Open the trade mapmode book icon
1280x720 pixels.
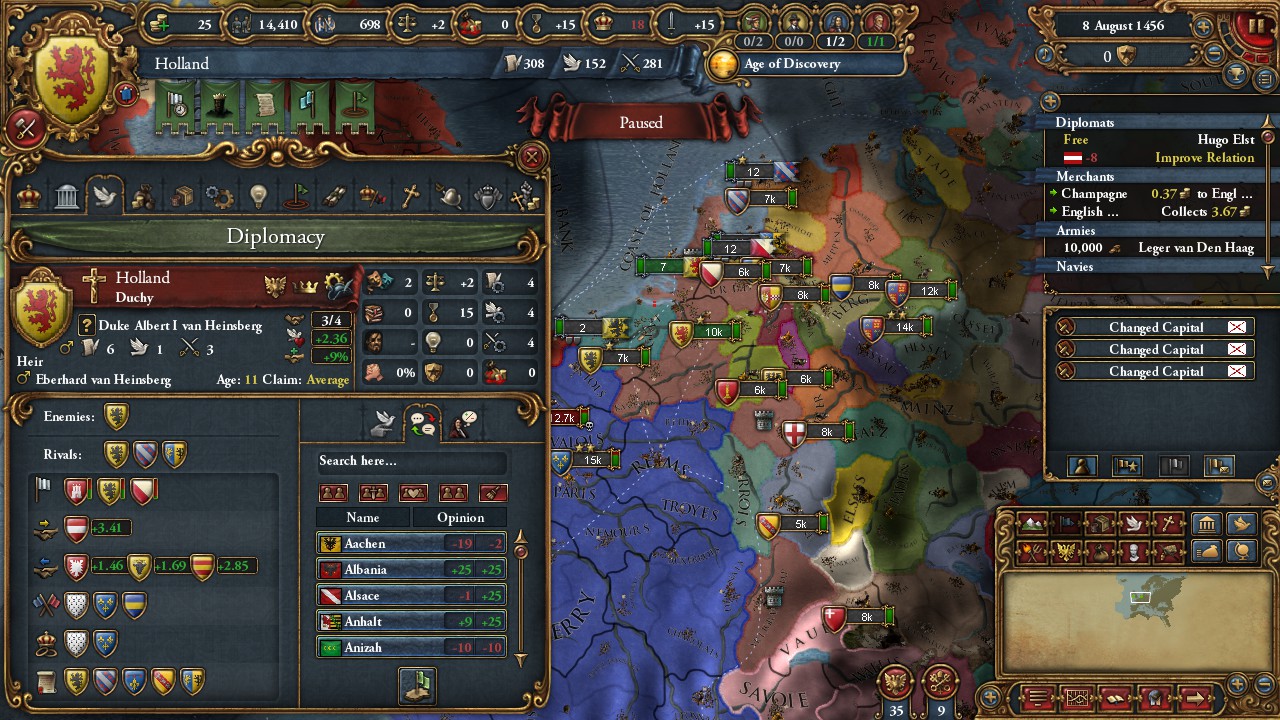point(1101,523)
